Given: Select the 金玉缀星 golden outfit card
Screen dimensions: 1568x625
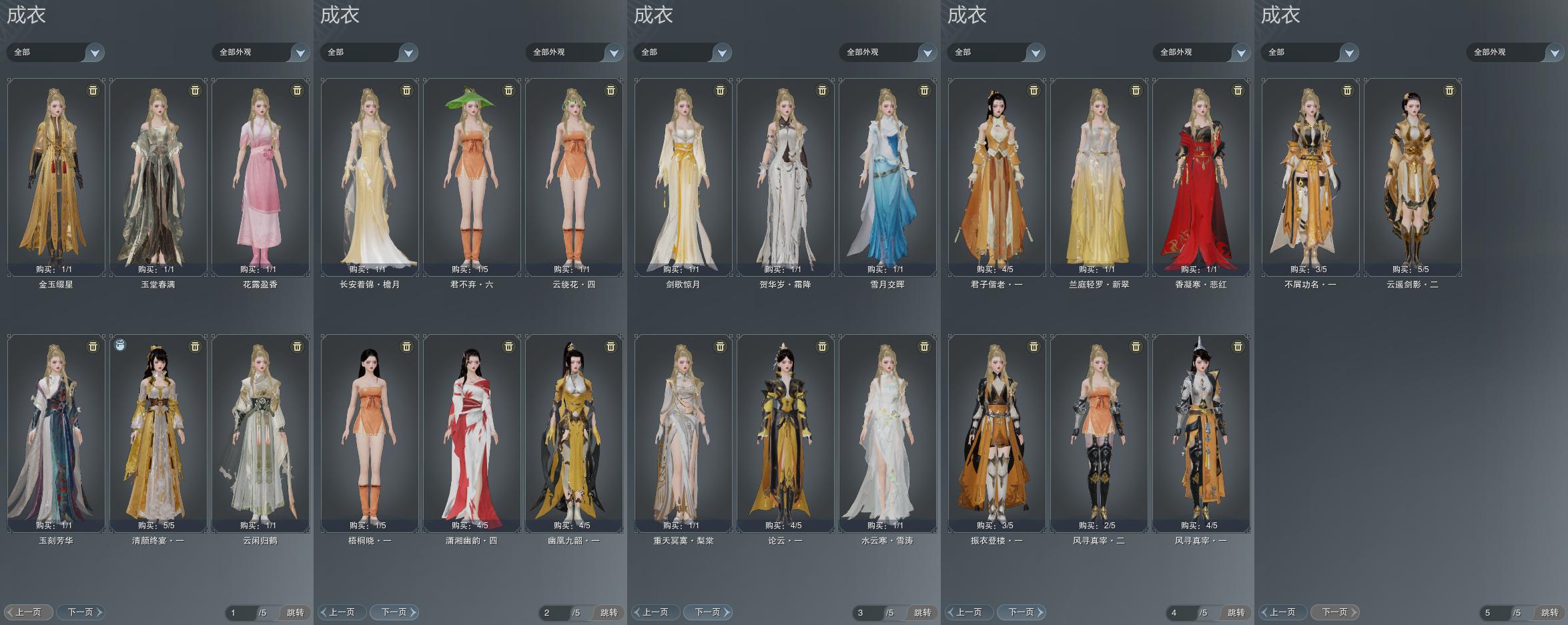Looking at the screenshot, I should (x=56, y=177).
